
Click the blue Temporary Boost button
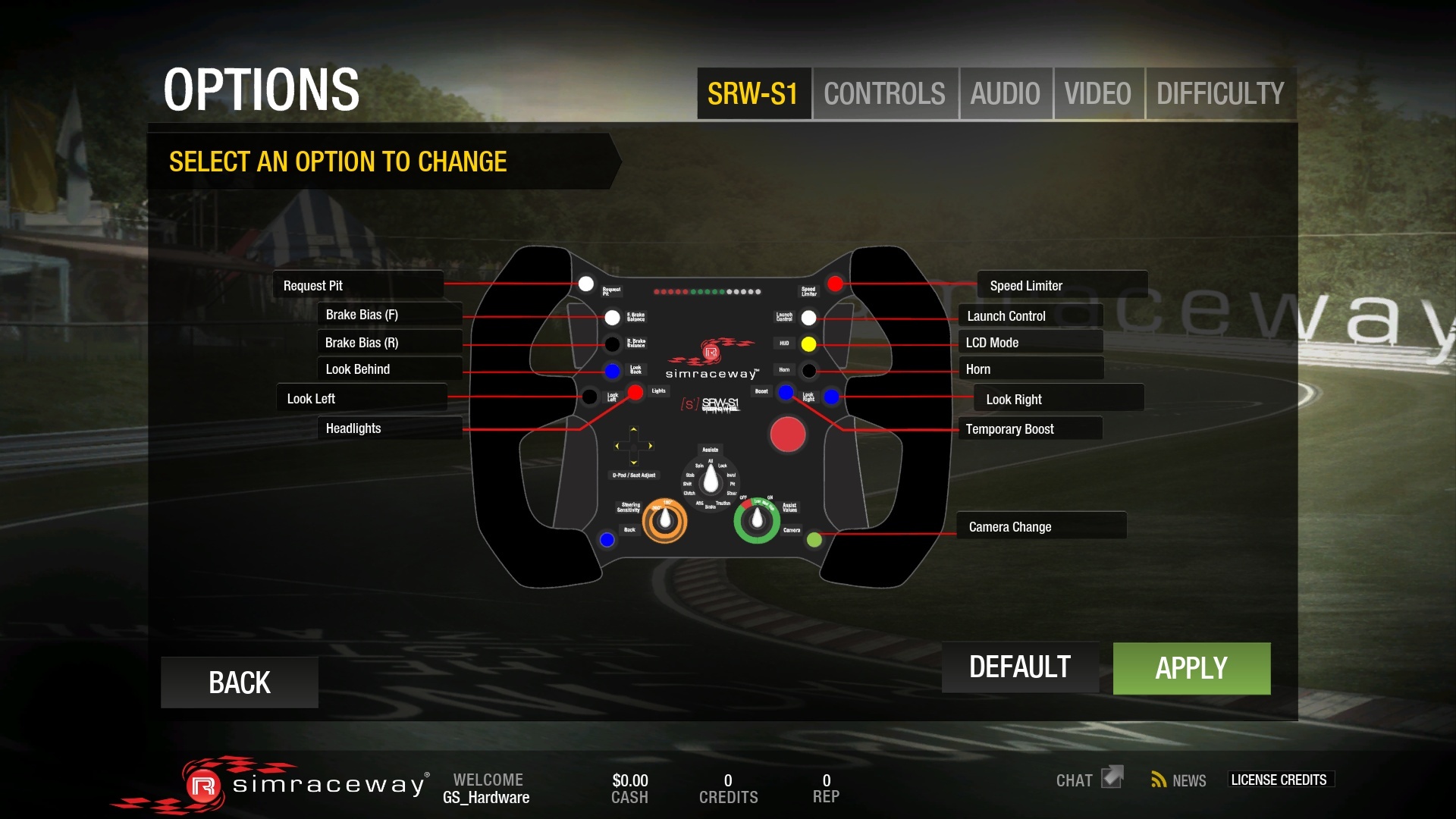[x=785, y=391]
